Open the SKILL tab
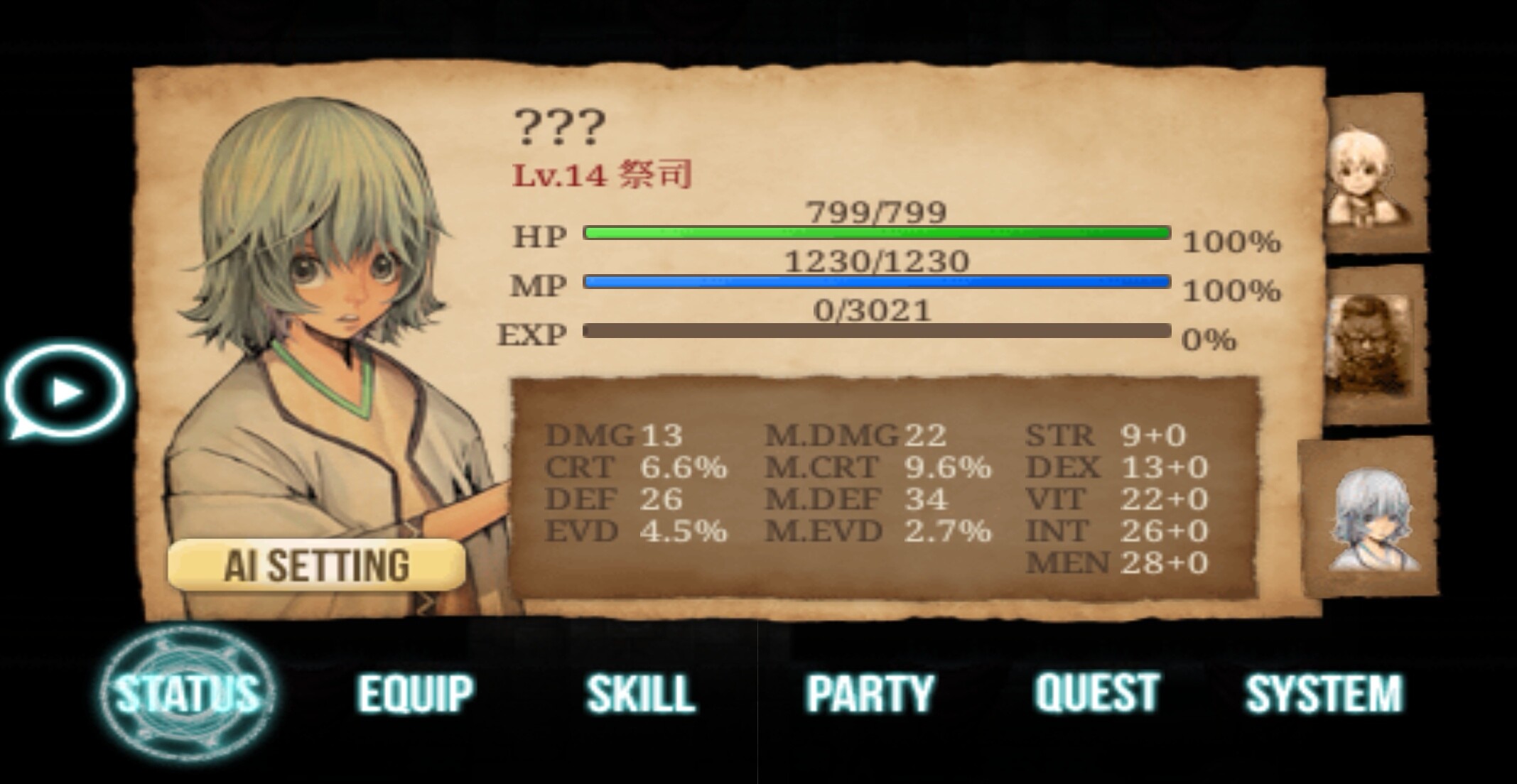Image resolution: width=1517 pixels, height=784 pixels. click(640, 693)
